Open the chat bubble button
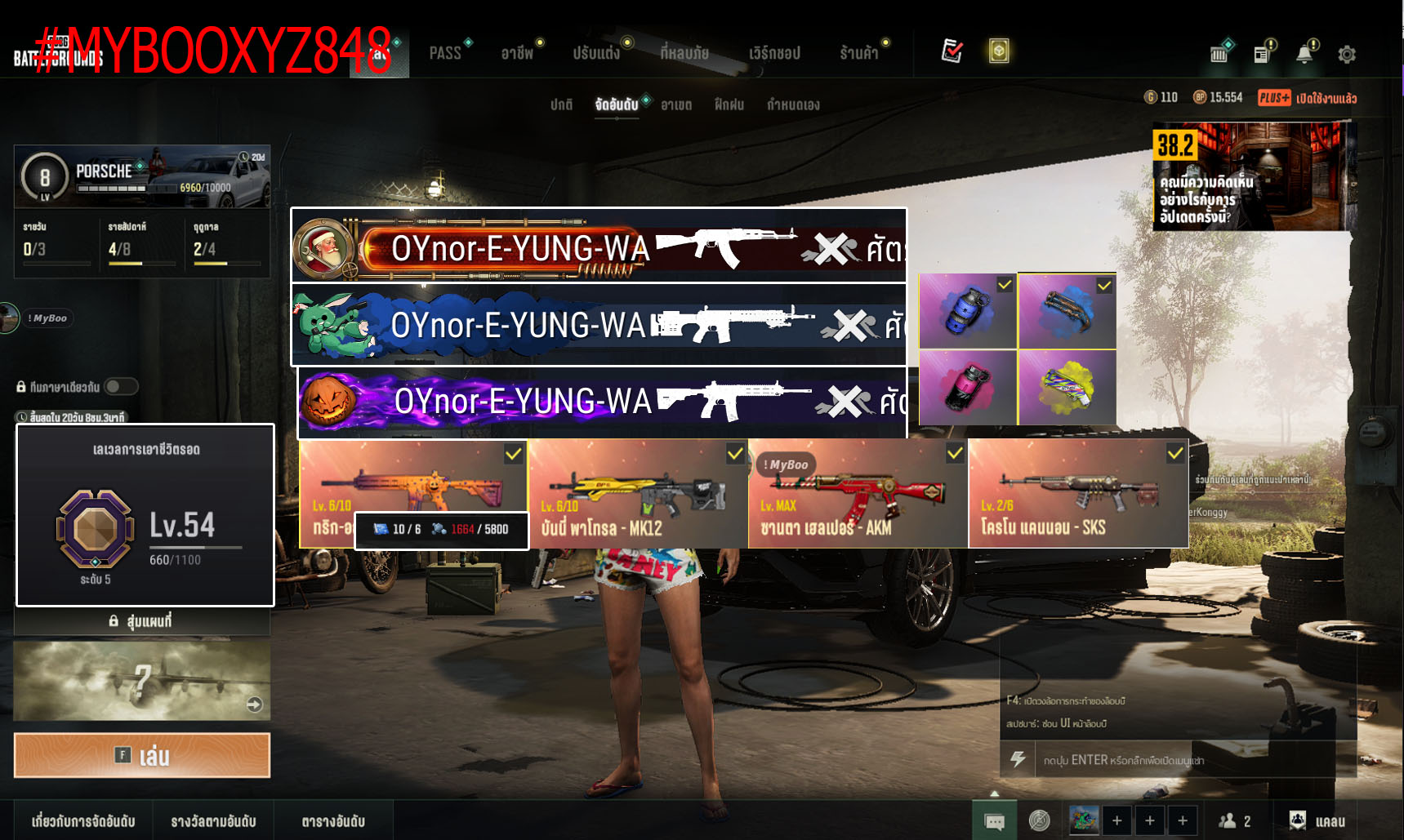Image resolution: width=1404 pixels, height=840 pixels. [x=994, y=821]
